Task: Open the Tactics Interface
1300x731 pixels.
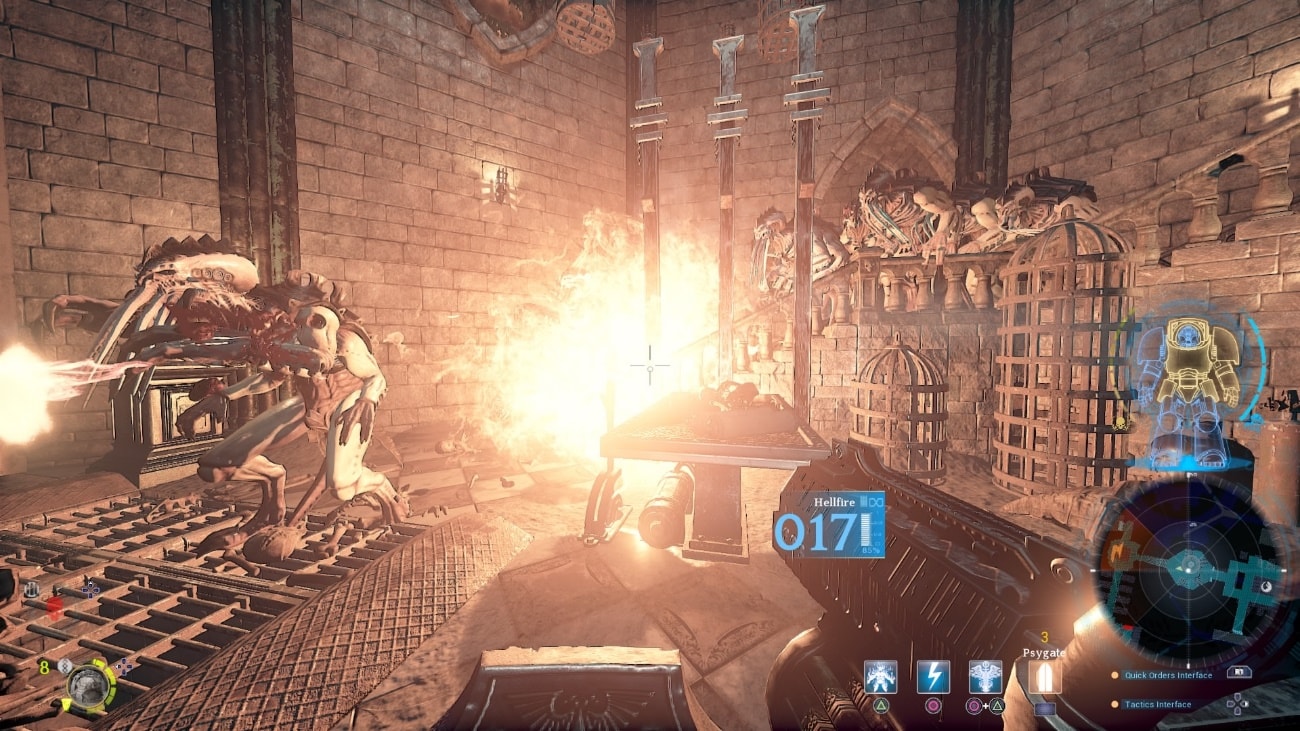Action: (x=1157, y=704)
